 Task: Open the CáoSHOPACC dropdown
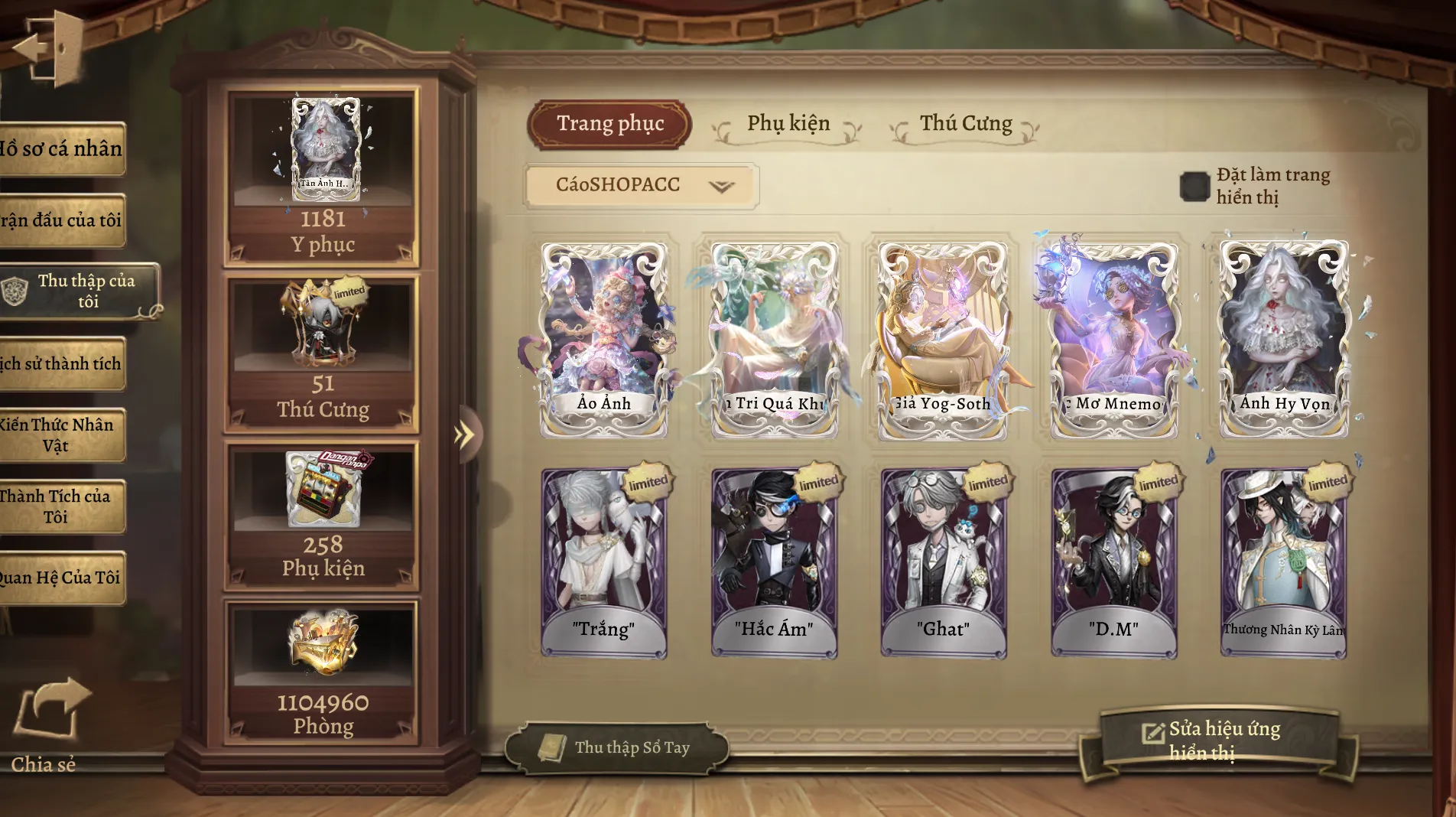641,185
